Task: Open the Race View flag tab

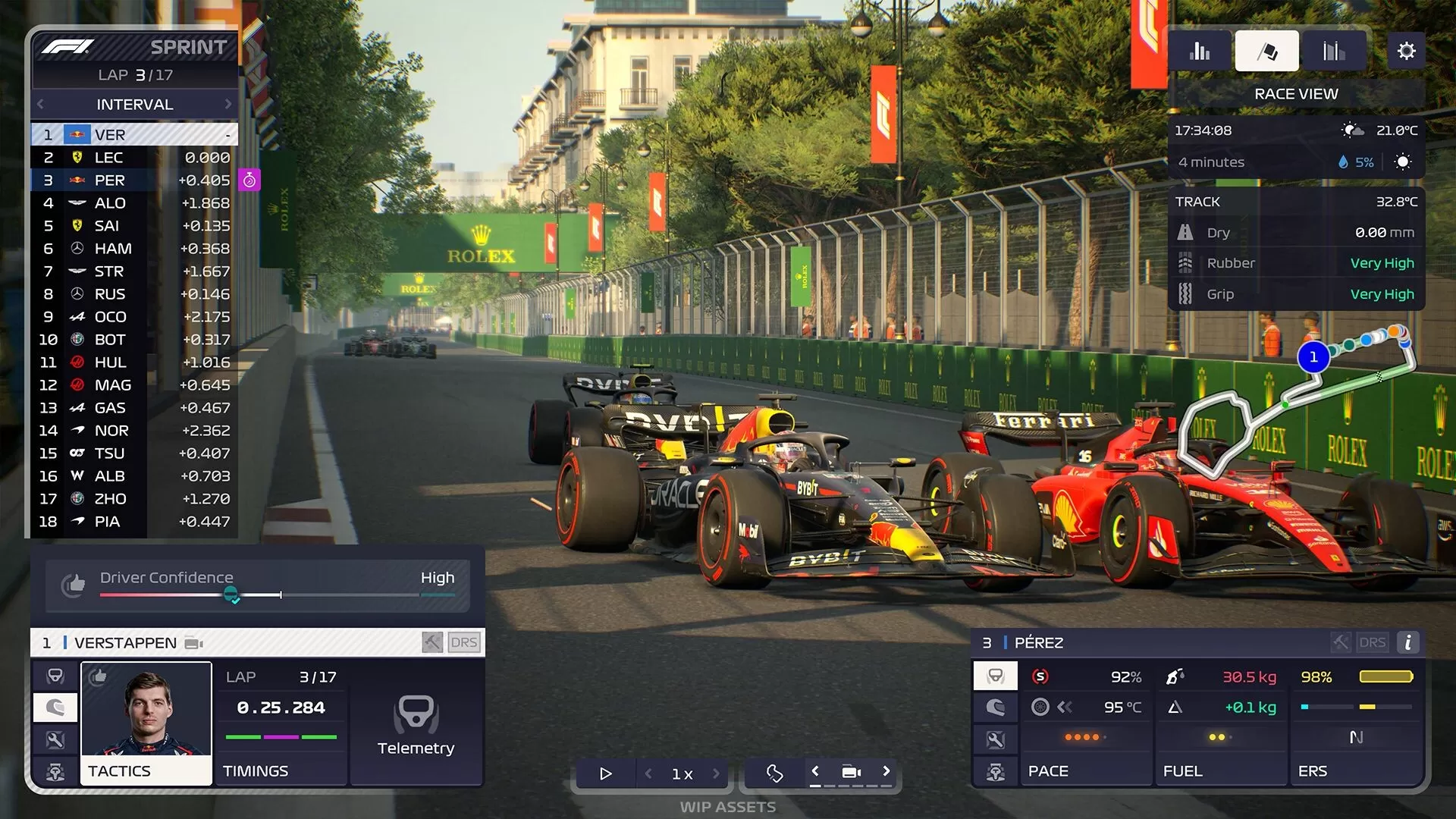Action: [1266, 50]
